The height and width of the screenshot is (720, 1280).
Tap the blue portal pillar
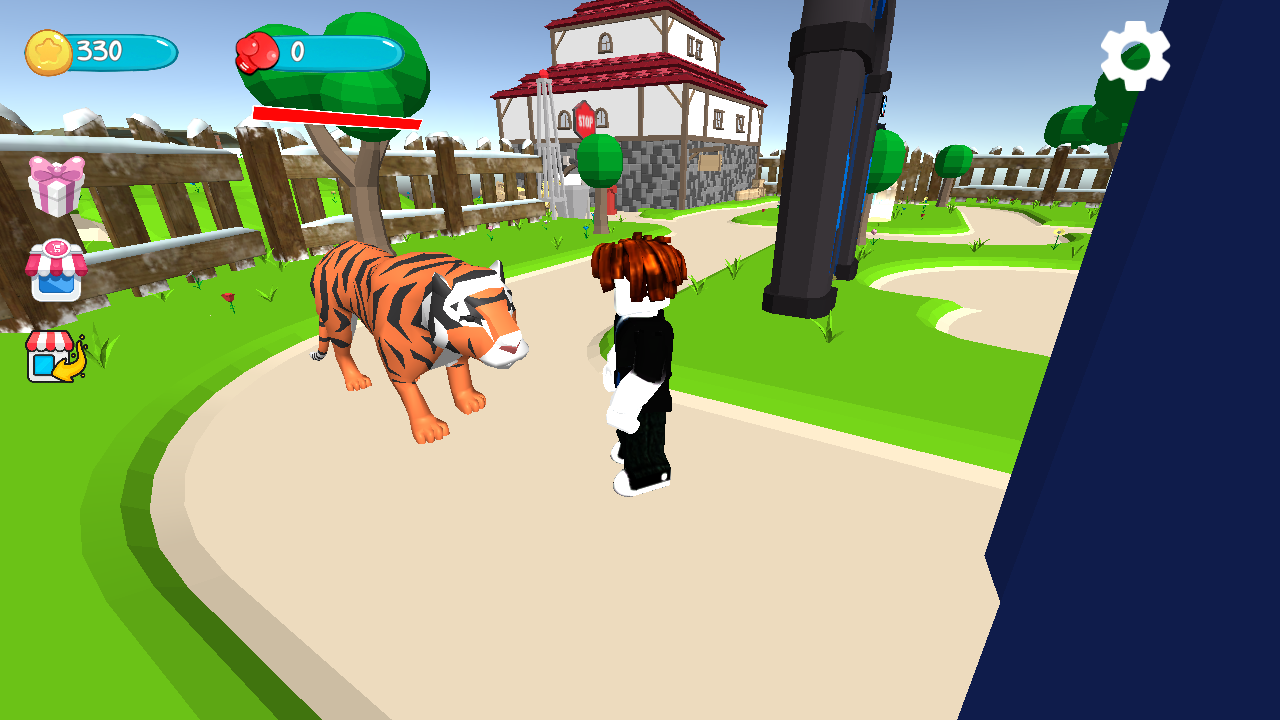(820, 150)
